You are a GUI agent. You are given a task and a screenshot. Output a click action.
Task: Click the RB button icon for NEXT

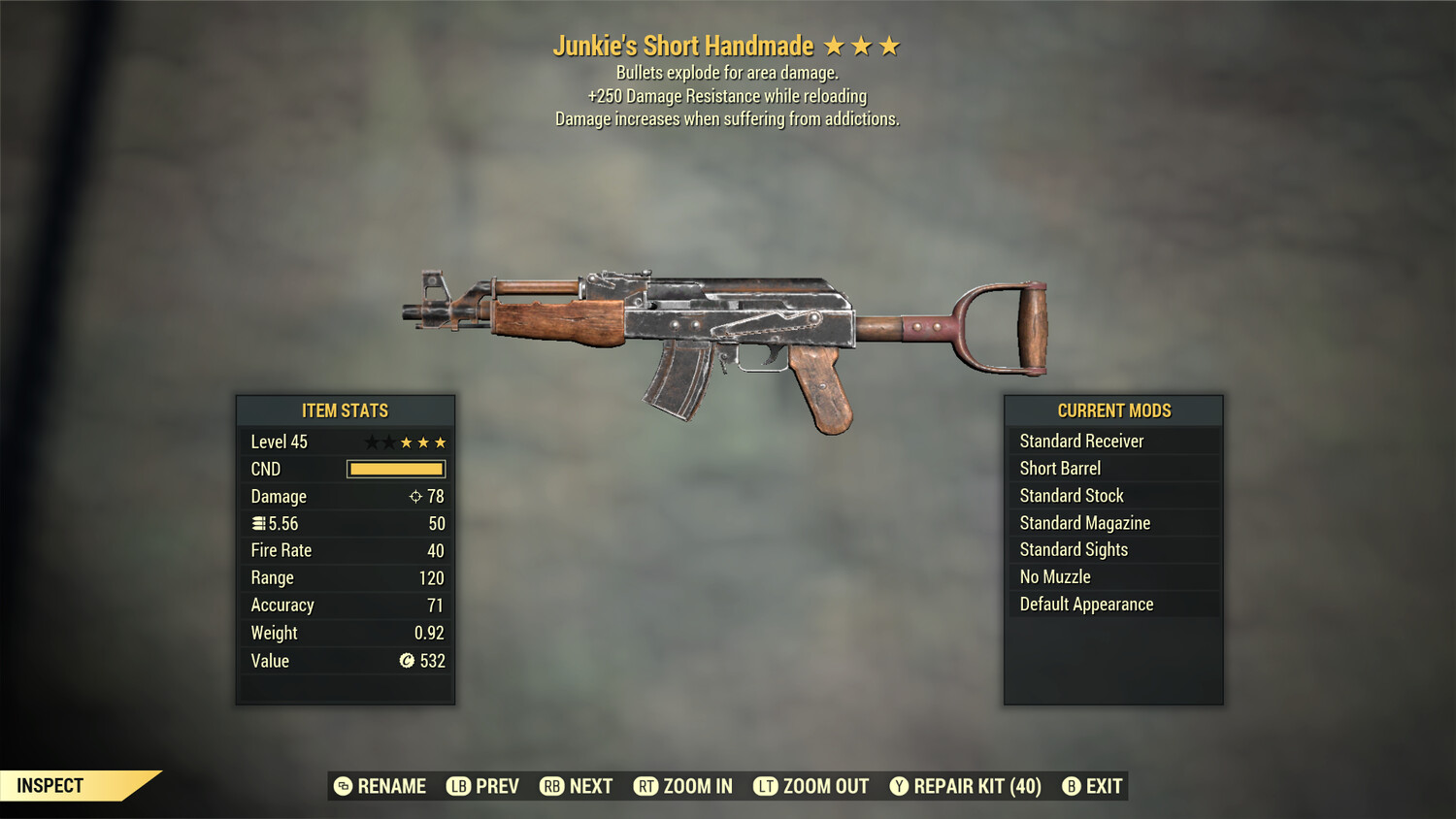coord(553,786)
